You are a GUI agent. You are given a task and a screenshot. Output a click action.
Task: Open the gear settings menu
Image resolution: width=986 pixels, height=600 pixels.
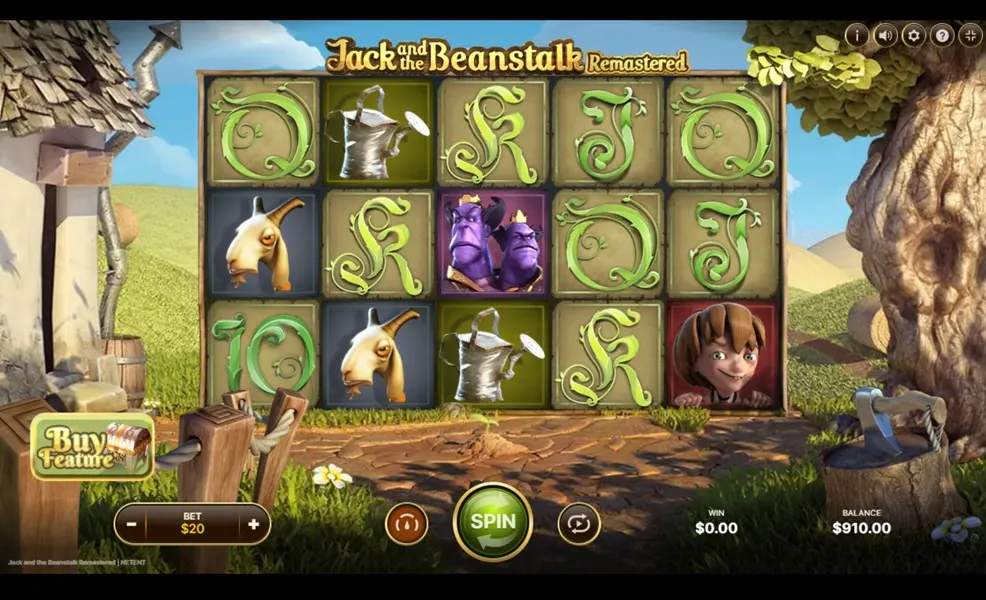[x=913, y=35]
